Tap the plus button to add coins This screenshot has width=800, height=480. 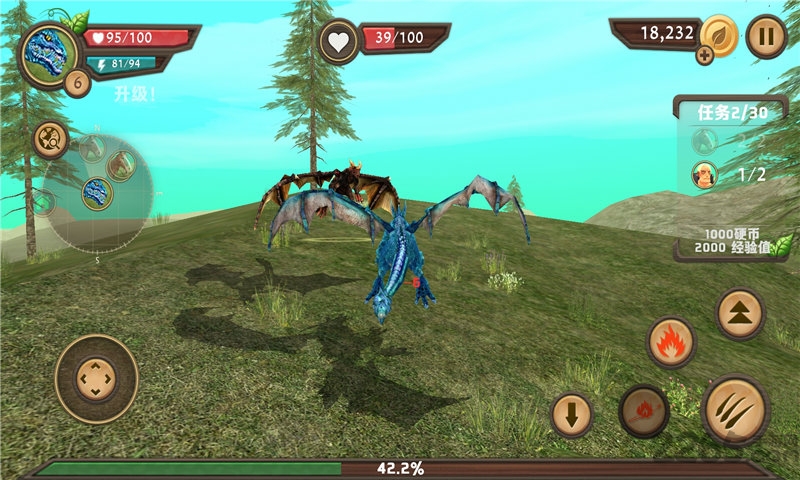(706, 56)
